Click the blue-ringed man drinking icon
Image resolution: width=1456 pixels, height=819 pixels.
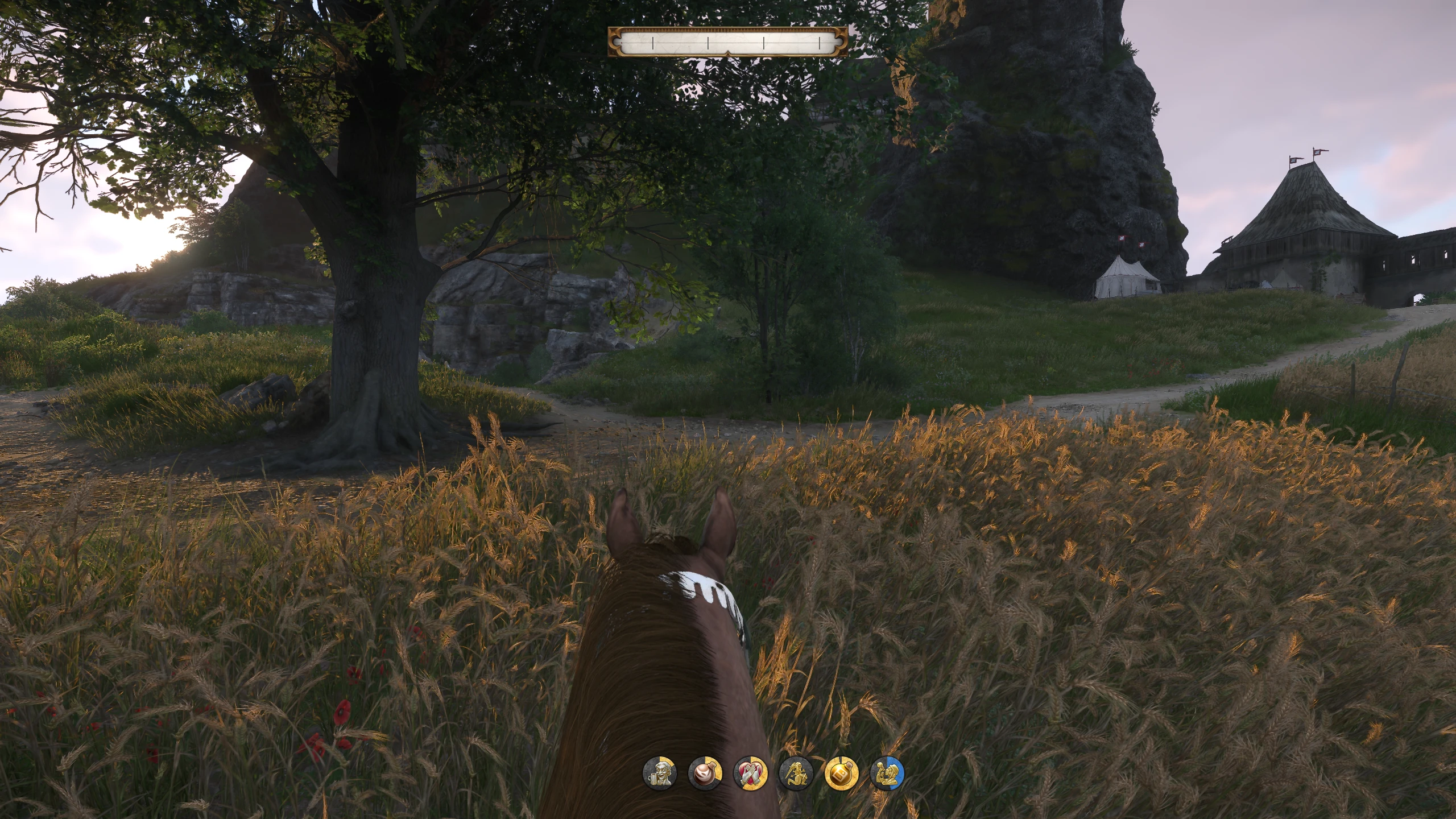click(x=887, y=773)
